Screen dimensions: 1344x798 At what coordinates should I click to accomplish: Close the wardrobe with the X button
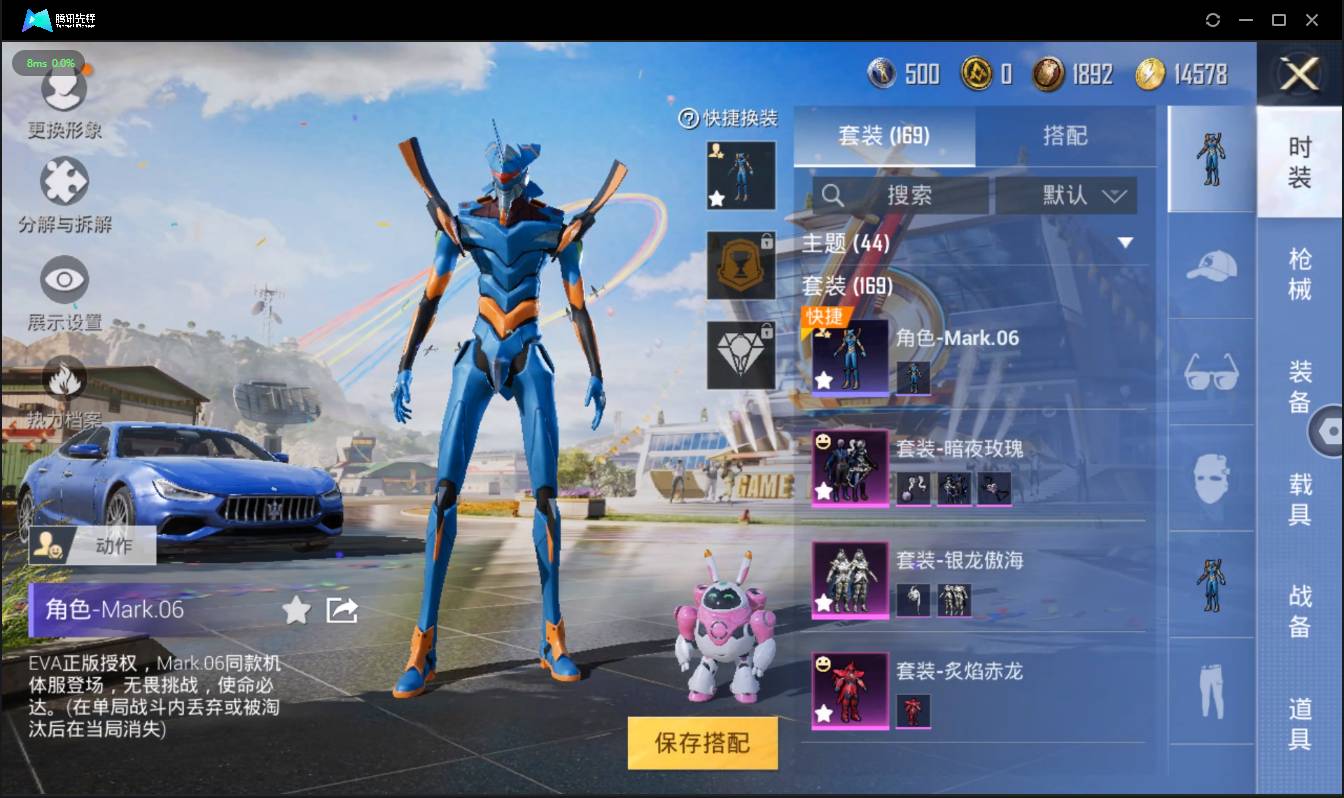pyautogui.click(x=1299, y=74)
